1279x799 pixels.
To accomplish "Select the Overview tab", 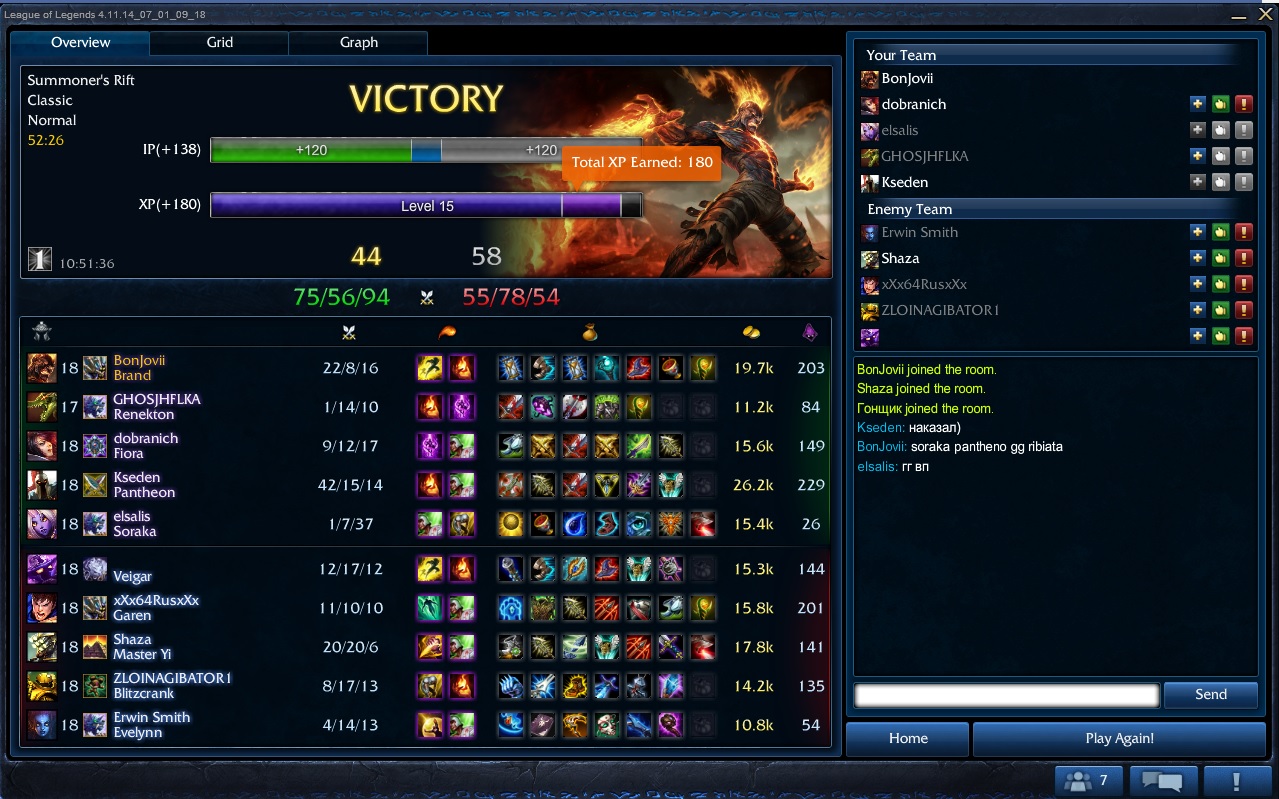I will pos(80,43).
